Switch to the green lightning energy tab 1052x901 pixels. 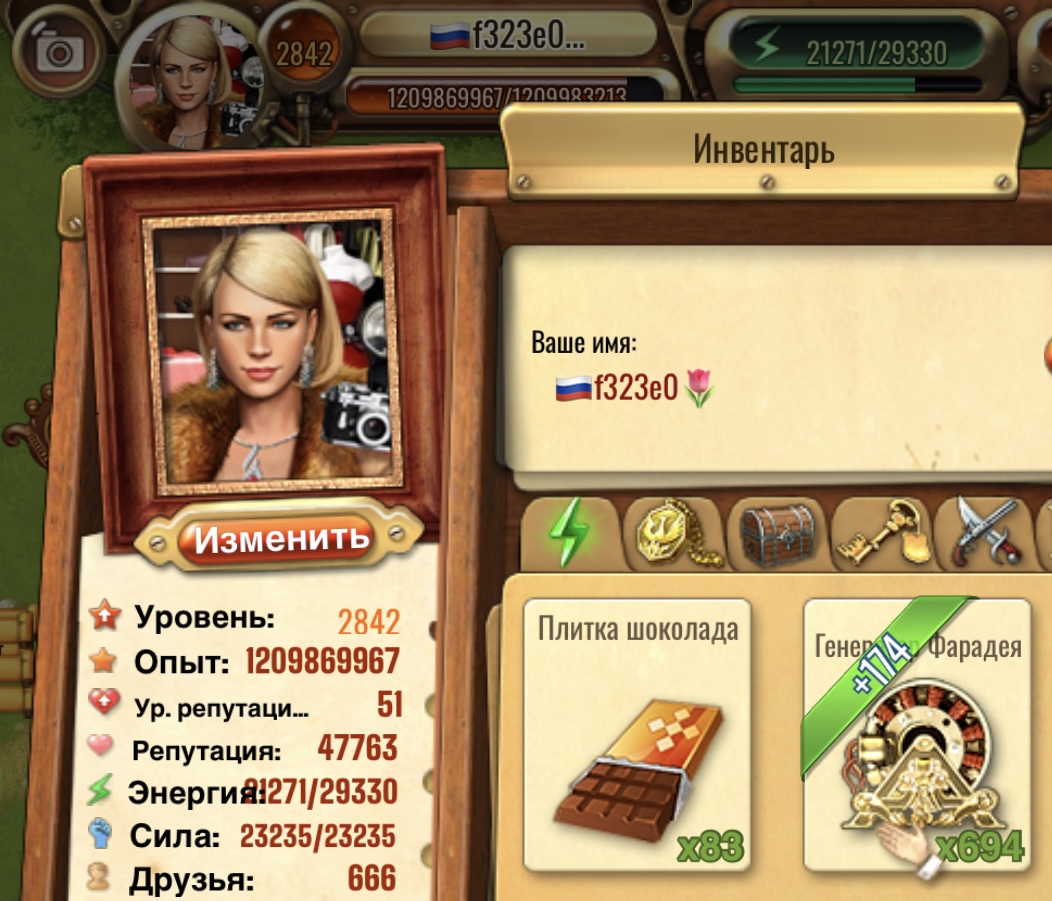pos(570,534)
